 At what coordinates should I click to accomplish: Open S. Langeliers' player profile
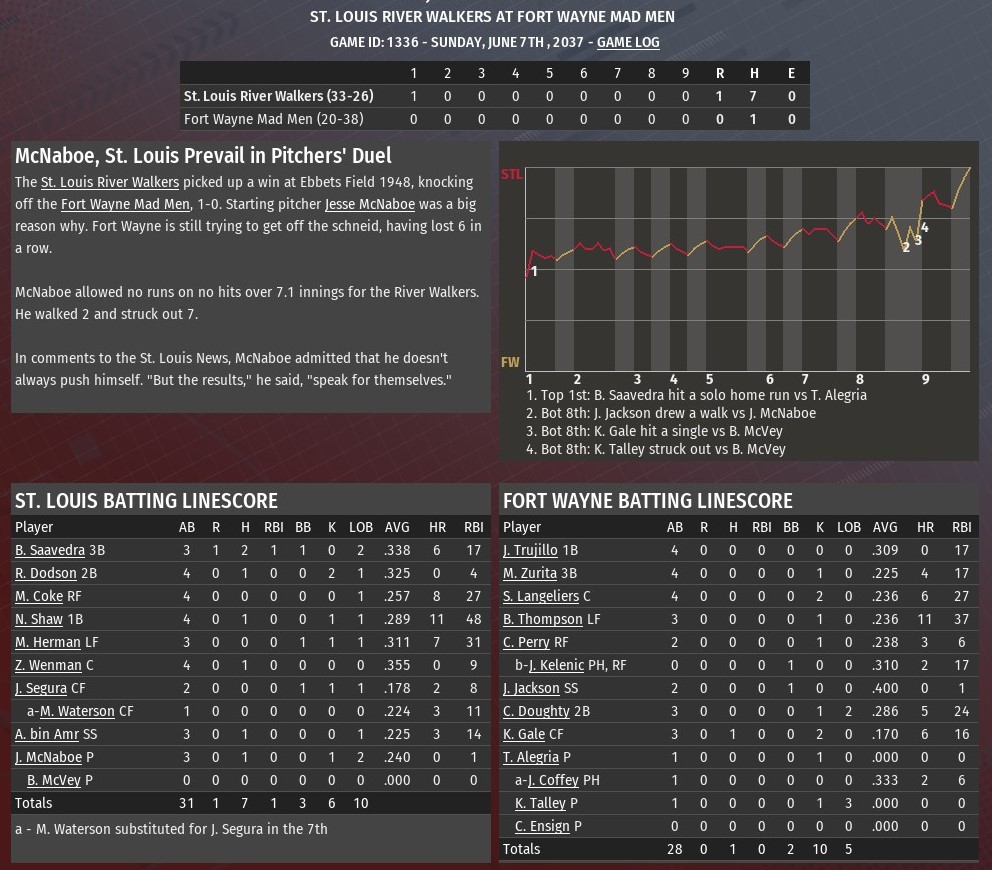coord(541,596)
